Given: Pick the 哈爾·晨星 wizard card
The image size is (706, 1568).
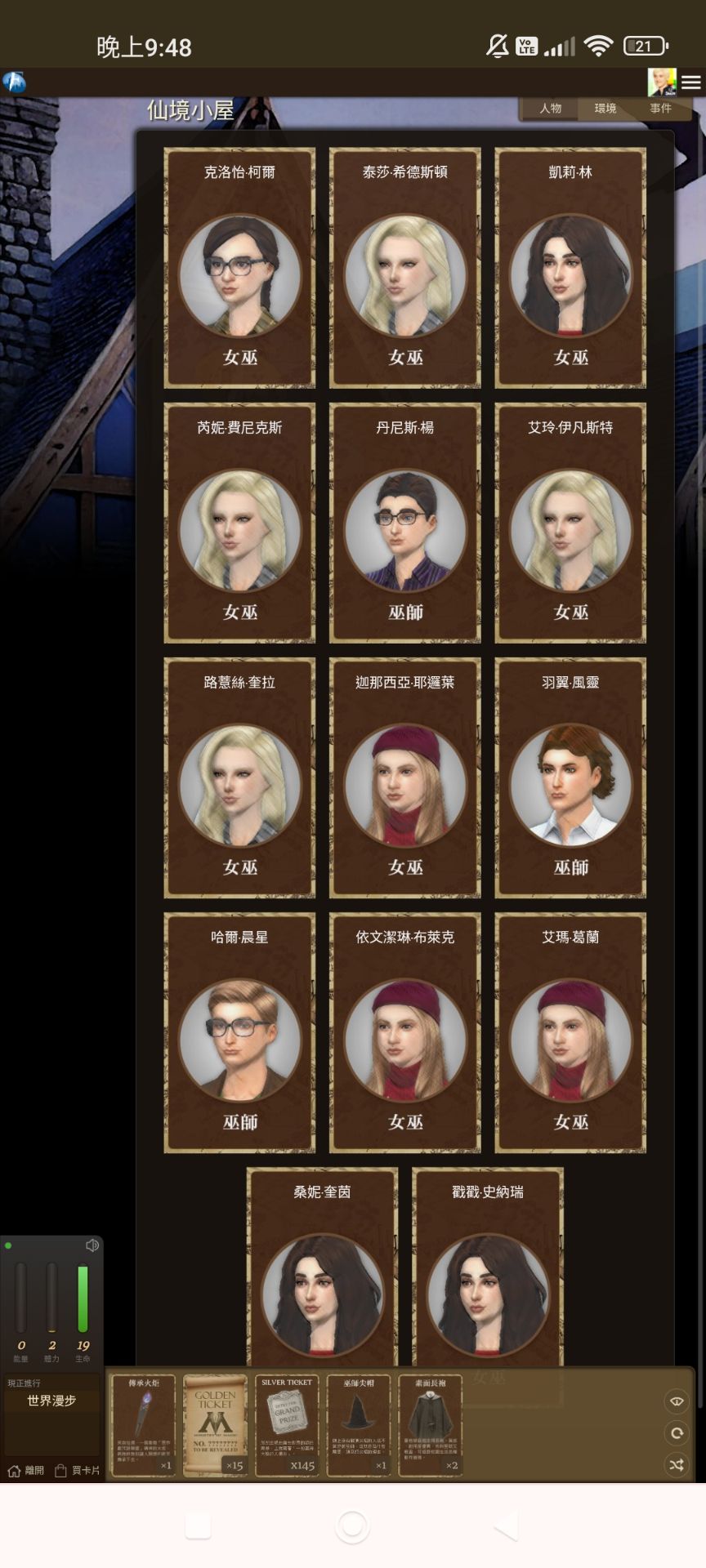Looking at the screenshot, I should (x=239, y=1032).
